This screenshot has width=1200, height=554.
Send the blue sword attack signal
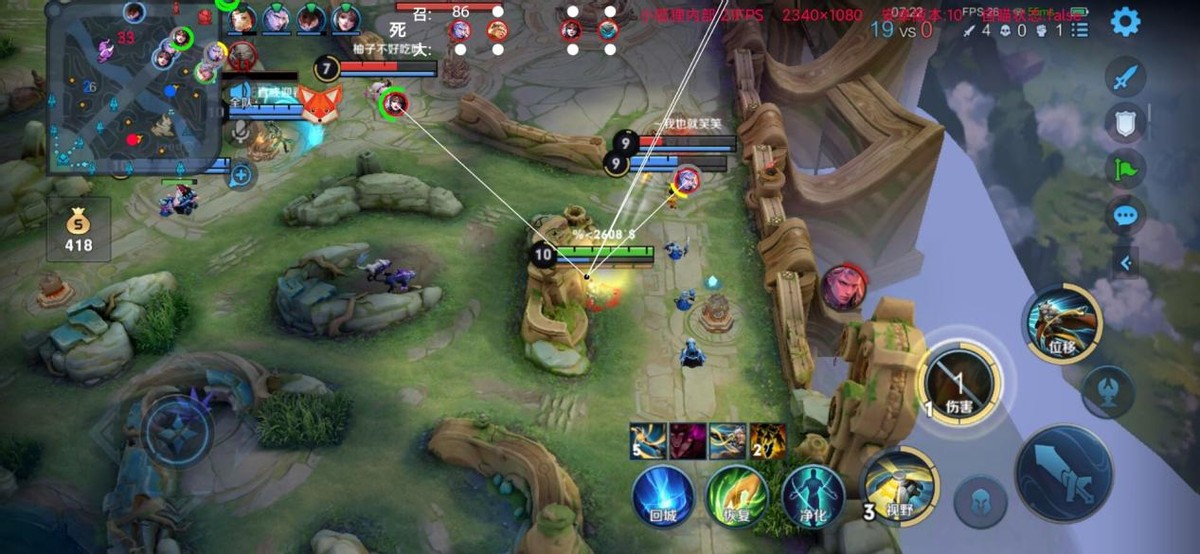click(x=1126, y=78)
